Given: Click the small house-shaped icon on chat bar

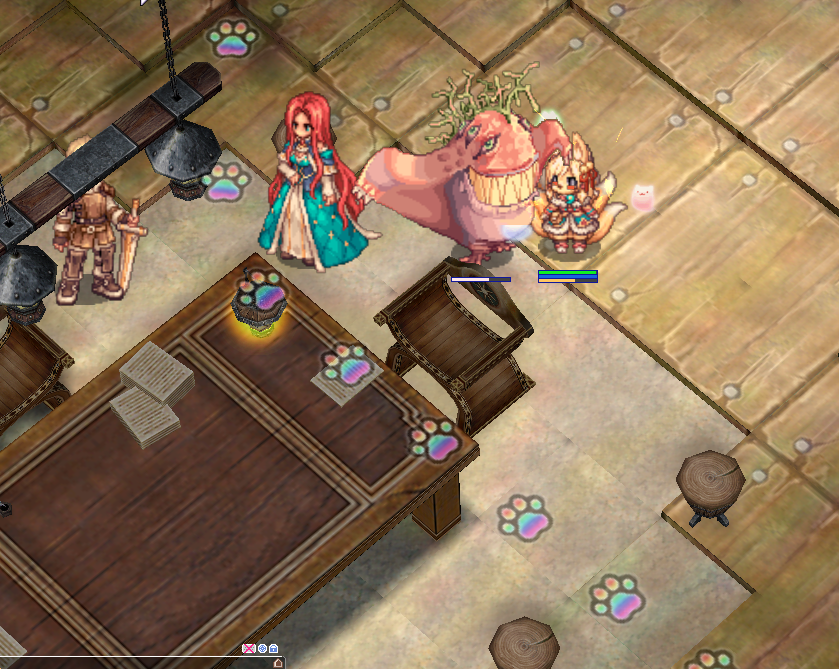Looking at the screenshot, I should tap(278, 662).
